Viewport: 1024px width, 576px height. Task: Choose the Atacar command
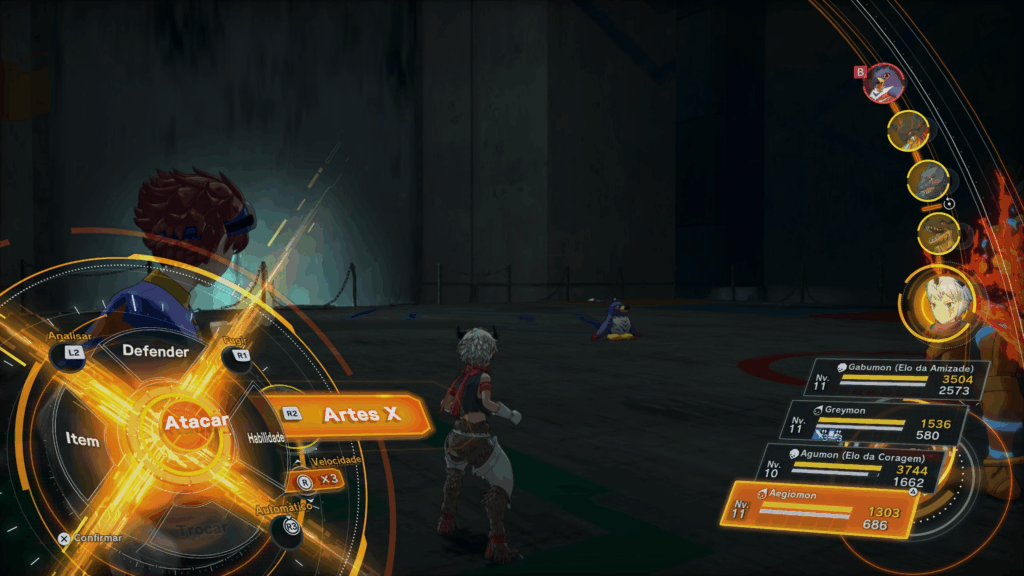(197, 422)
